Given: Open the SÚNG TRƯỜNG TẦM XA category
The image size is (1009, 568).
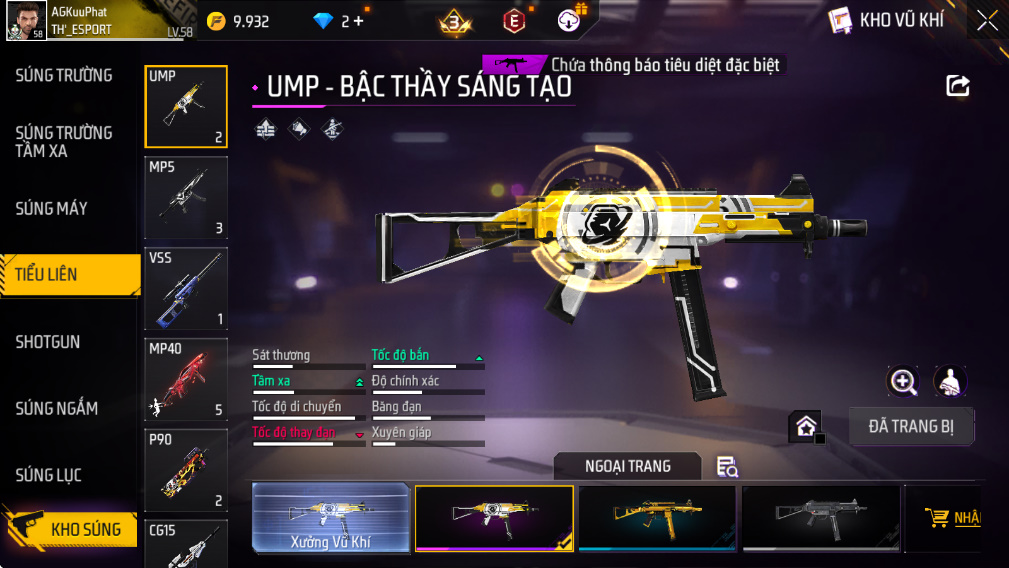Looking at the screenshot, I should (64, 142).
